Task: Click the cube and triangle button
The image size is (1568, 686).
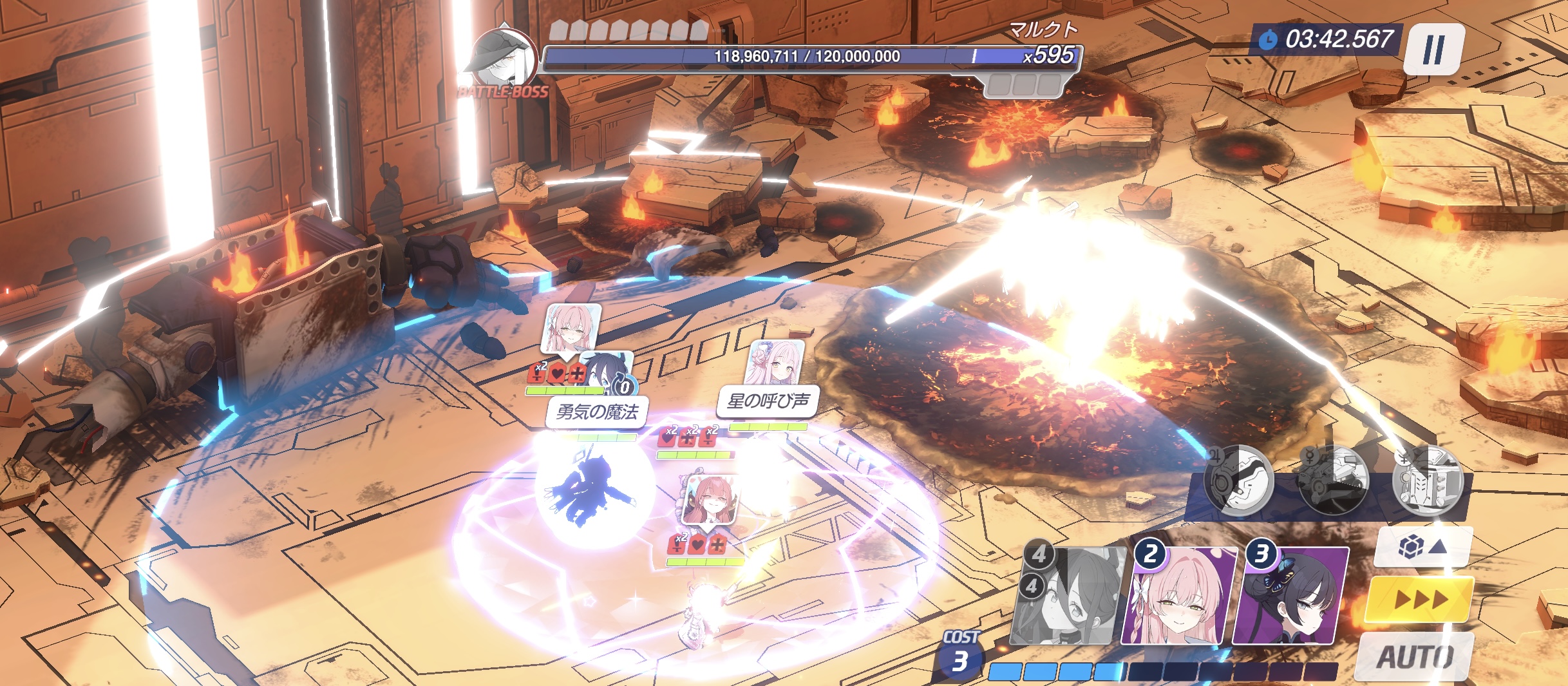Action: click(x=1422, y=548)
